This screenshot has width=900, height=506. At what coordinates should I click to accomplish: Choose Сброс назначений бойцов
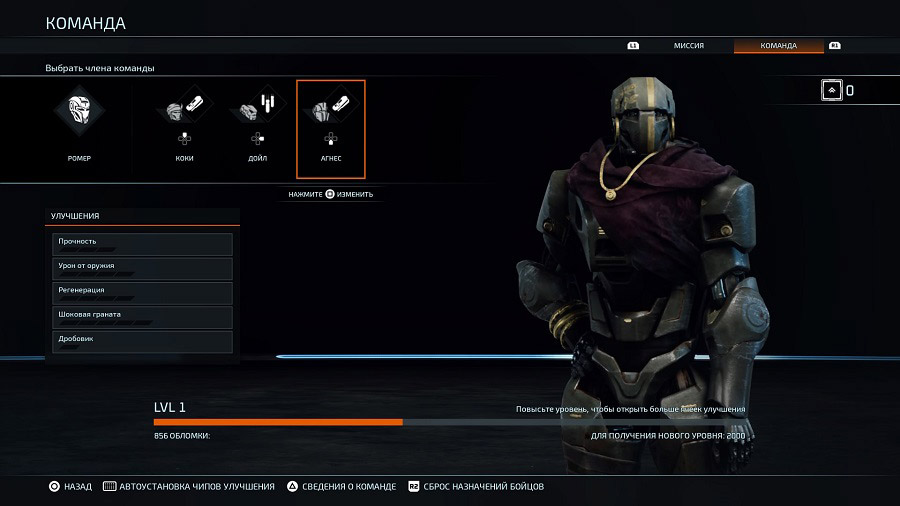coord(475,487)
